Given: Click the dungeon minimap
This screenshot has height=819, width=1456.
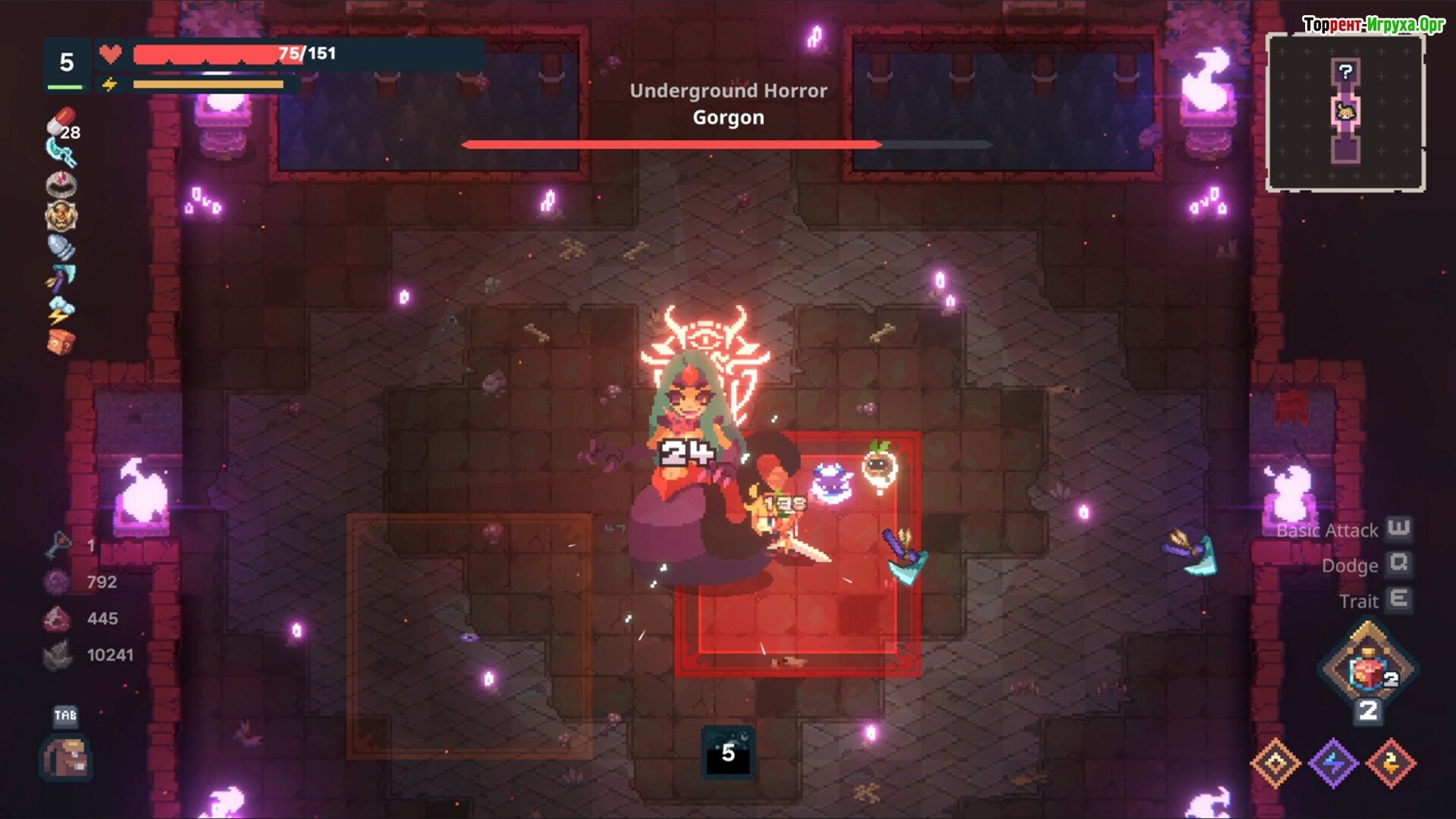Looking at the screenshot, I should (x=1345, y=112).
